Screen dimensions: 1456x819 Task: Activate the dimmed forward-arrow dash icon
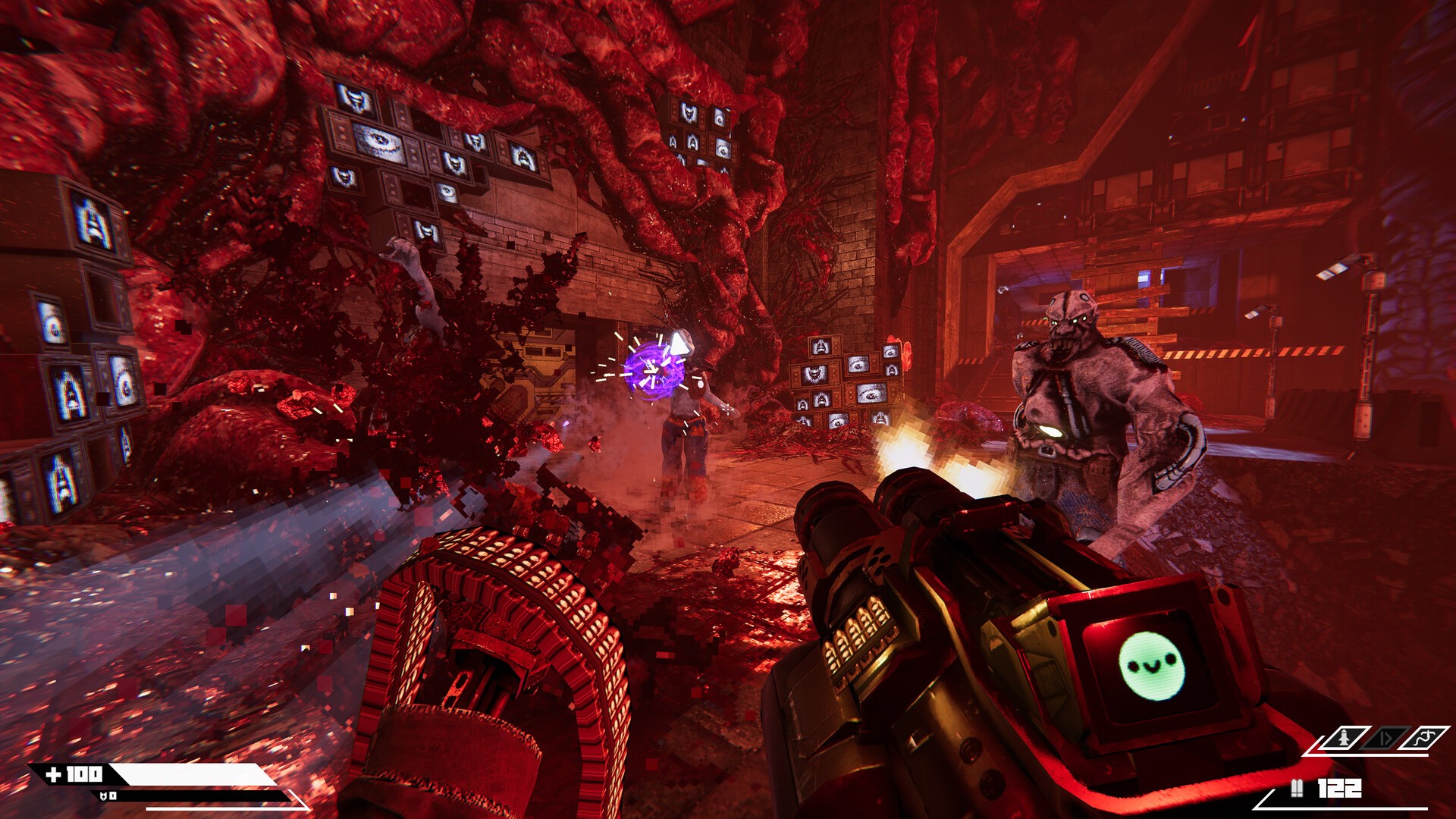[1385, 737]
